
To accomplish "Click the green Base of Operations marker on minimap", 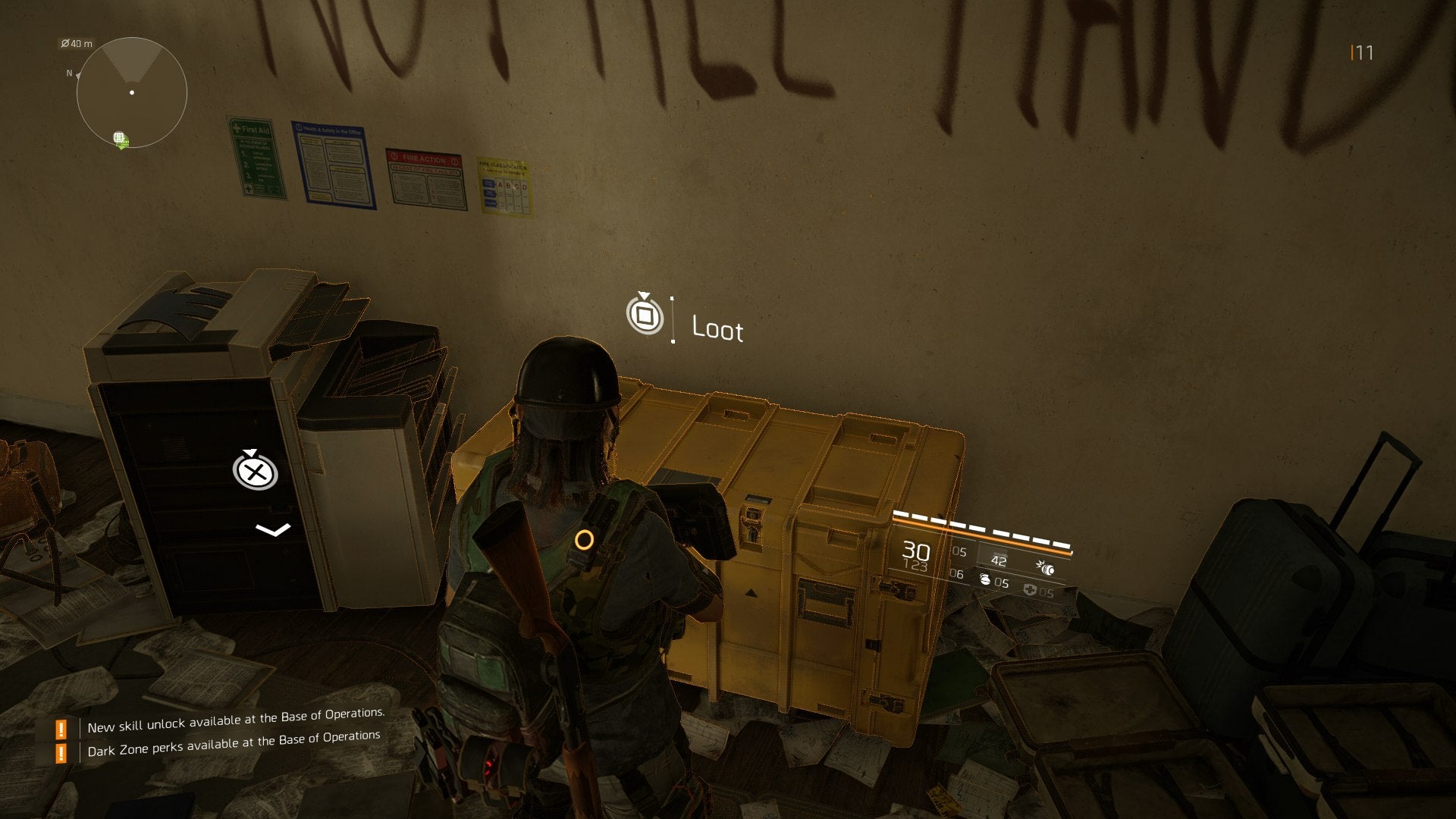I will tap(119, 139).
